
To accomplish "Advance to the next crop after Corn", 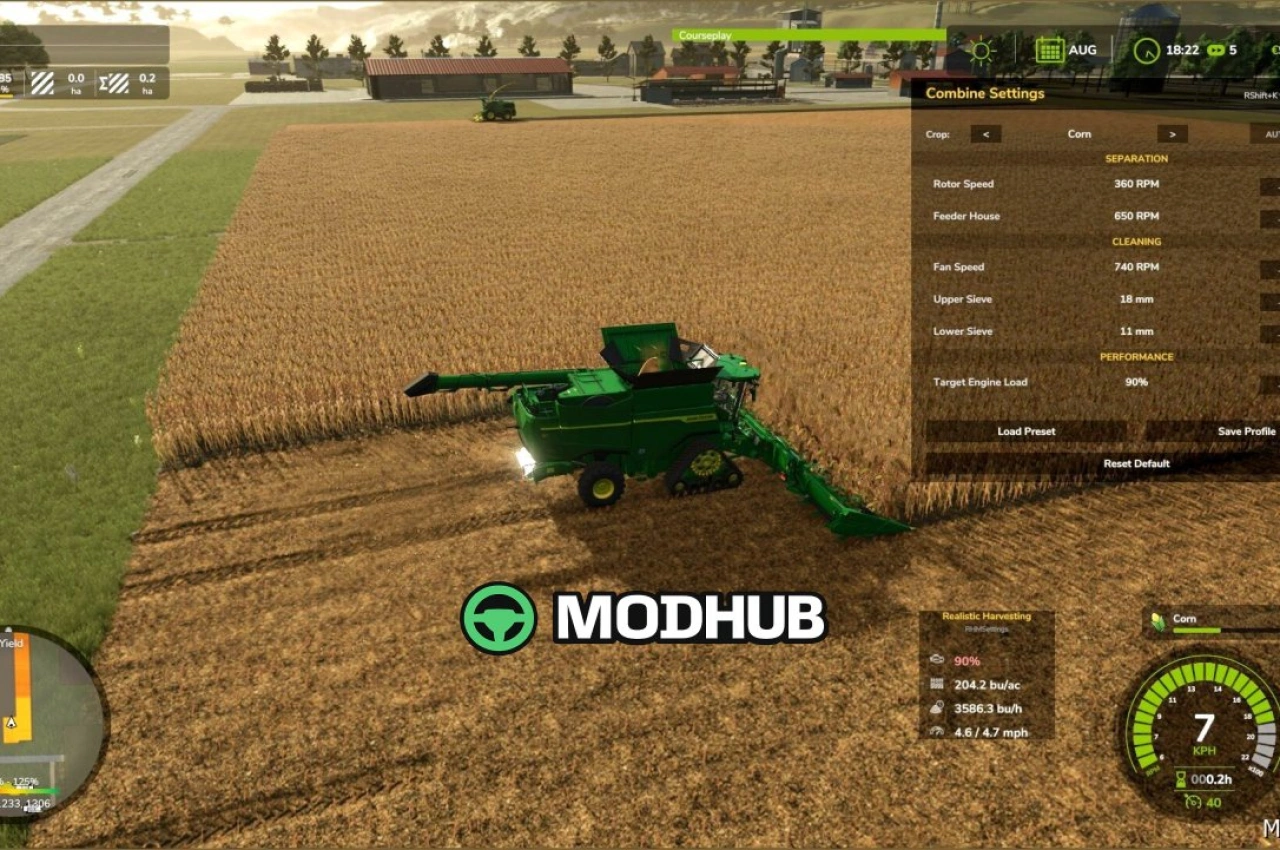I will (1170, 133).
